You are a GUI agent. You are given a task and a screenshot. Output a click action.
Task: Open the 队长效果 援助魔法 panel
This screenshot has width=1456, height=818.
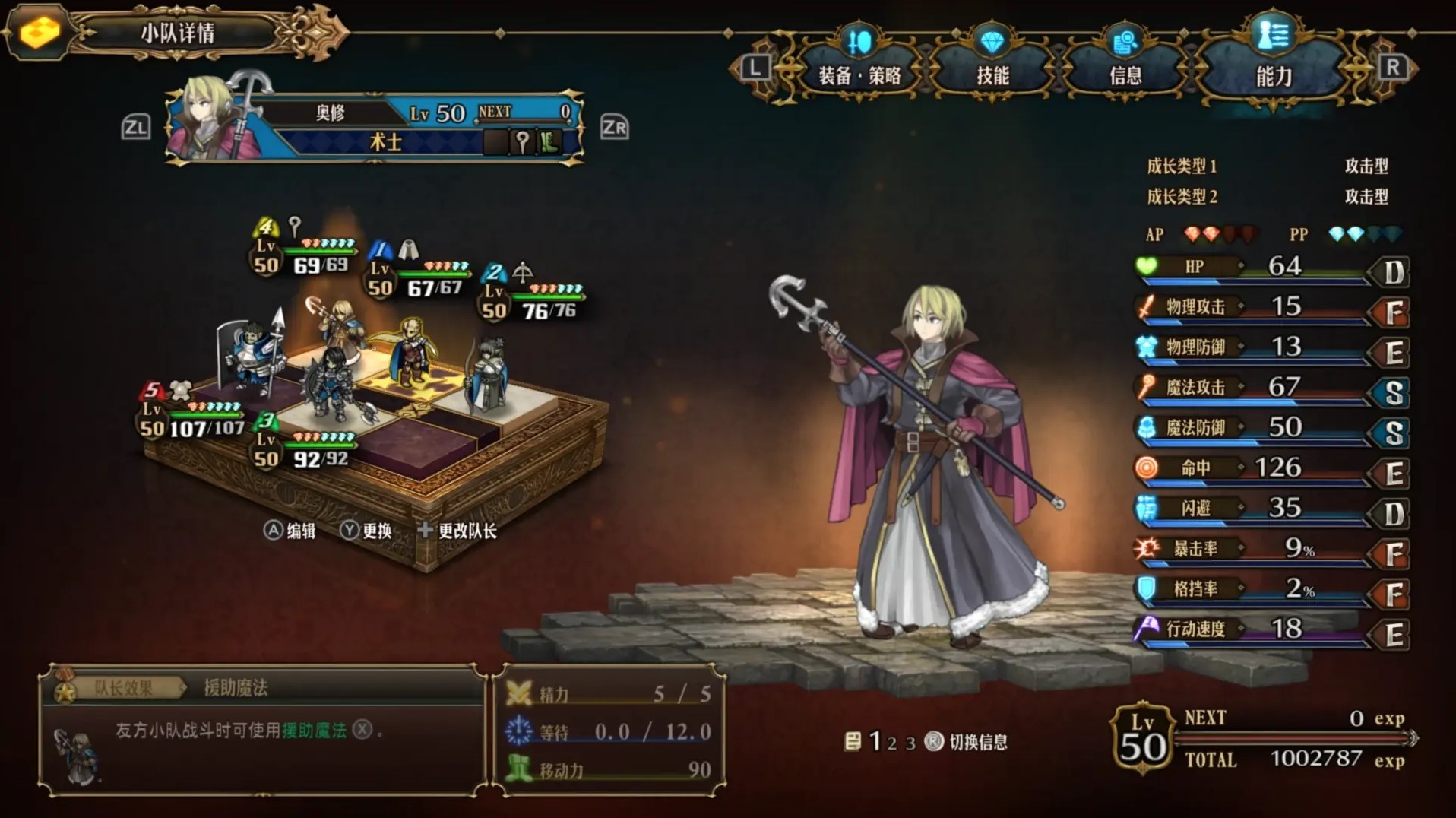(x=262, y=730)
